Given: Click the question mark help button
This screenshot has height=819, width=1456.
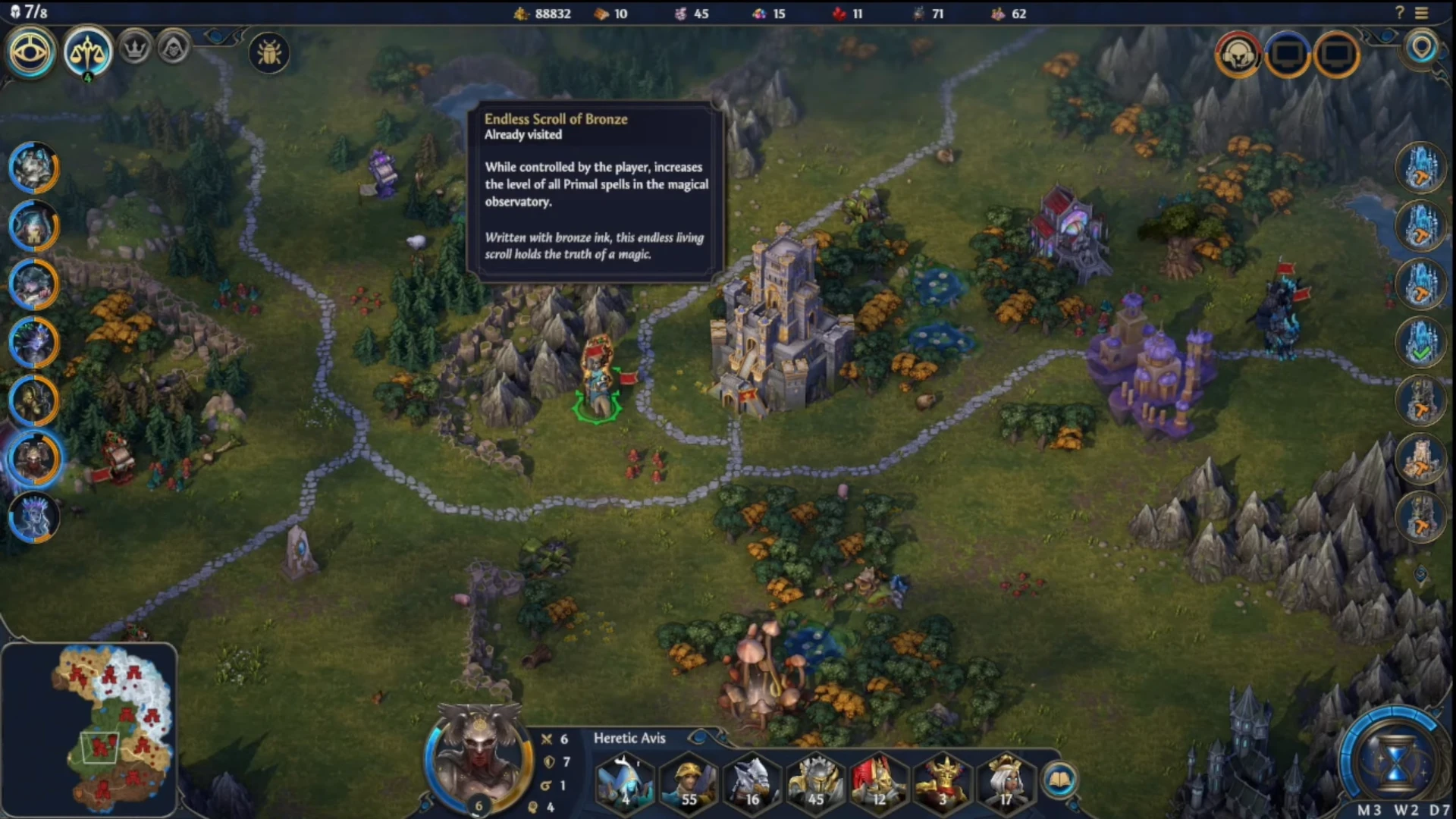Looking at the screenshot, I should 1400,13.
